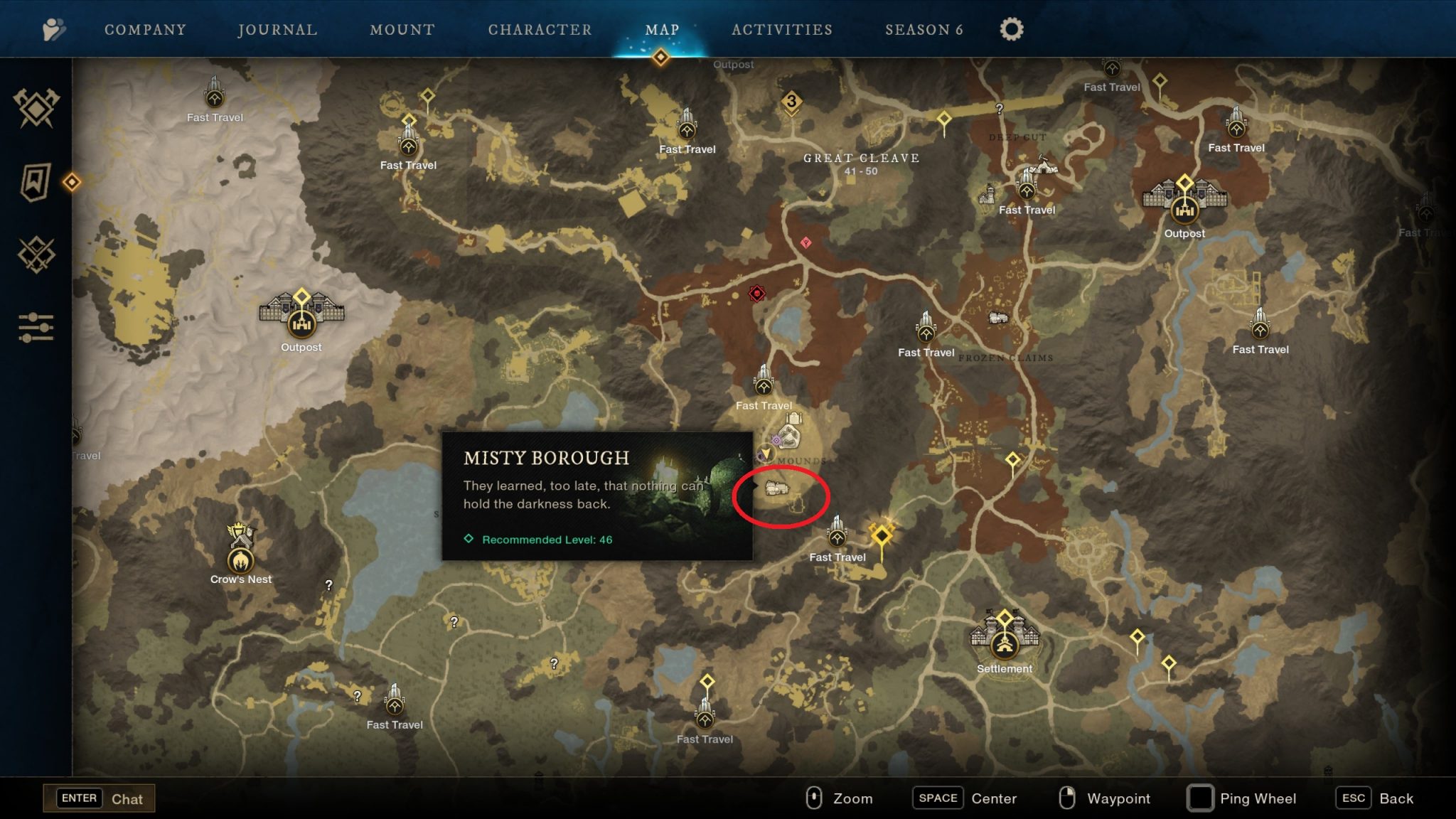Switch to the CHARACTER tab
1456x819 pixels.
click(x=540, y=29)
